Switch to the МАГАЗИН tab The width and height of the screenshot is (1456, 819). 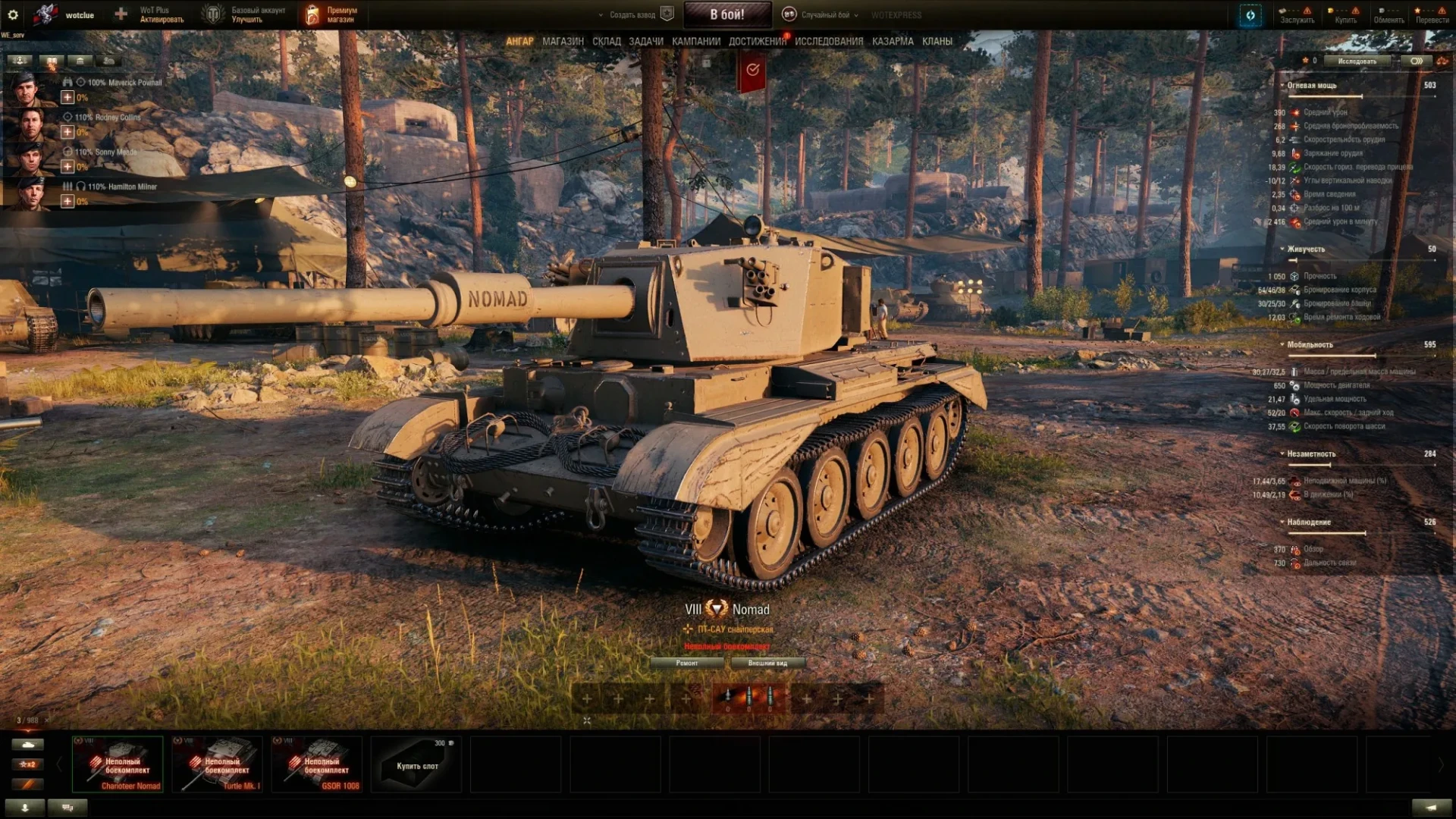(563, 42)
